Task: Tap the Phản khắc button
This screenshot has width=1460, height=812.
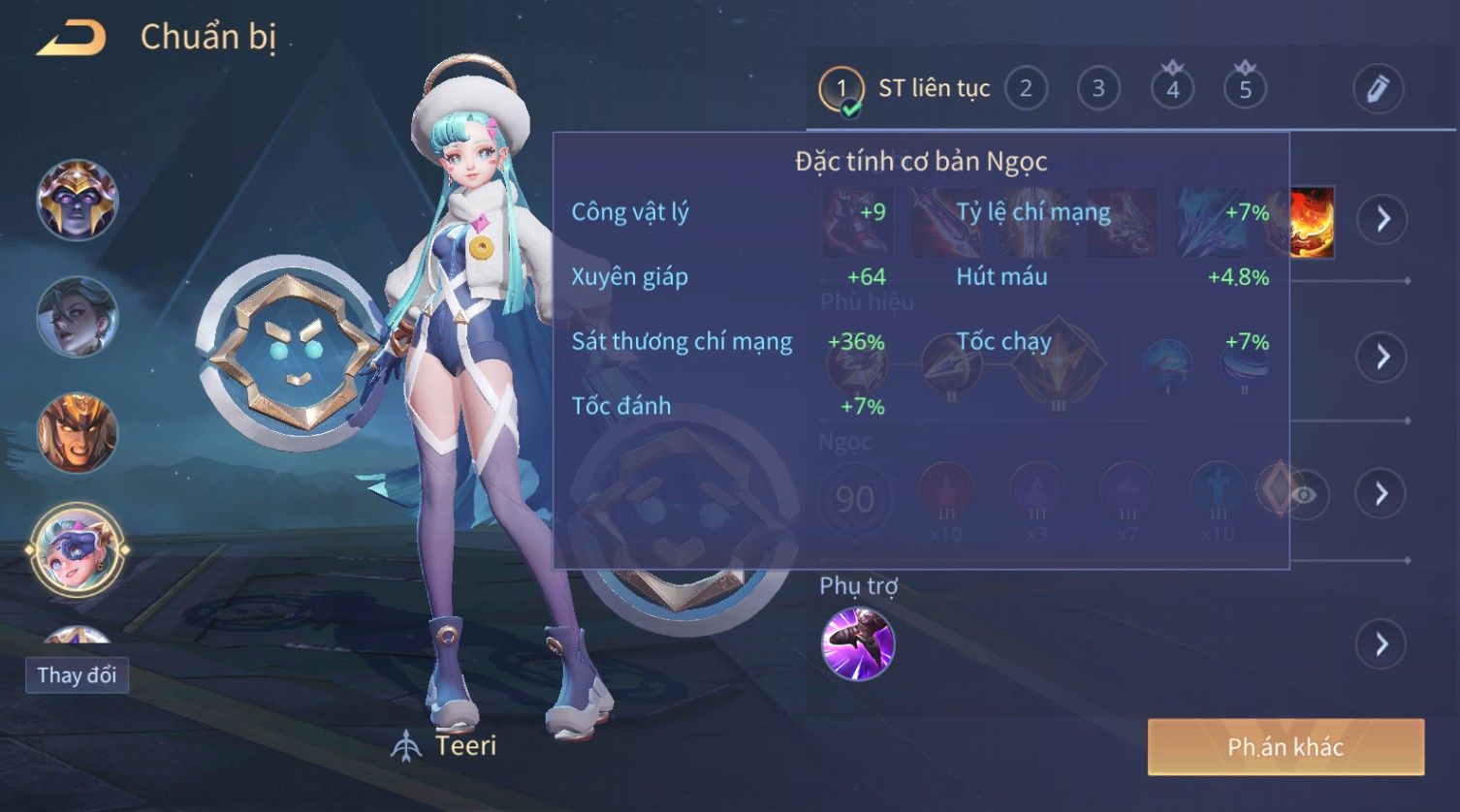Action: 1285,747
